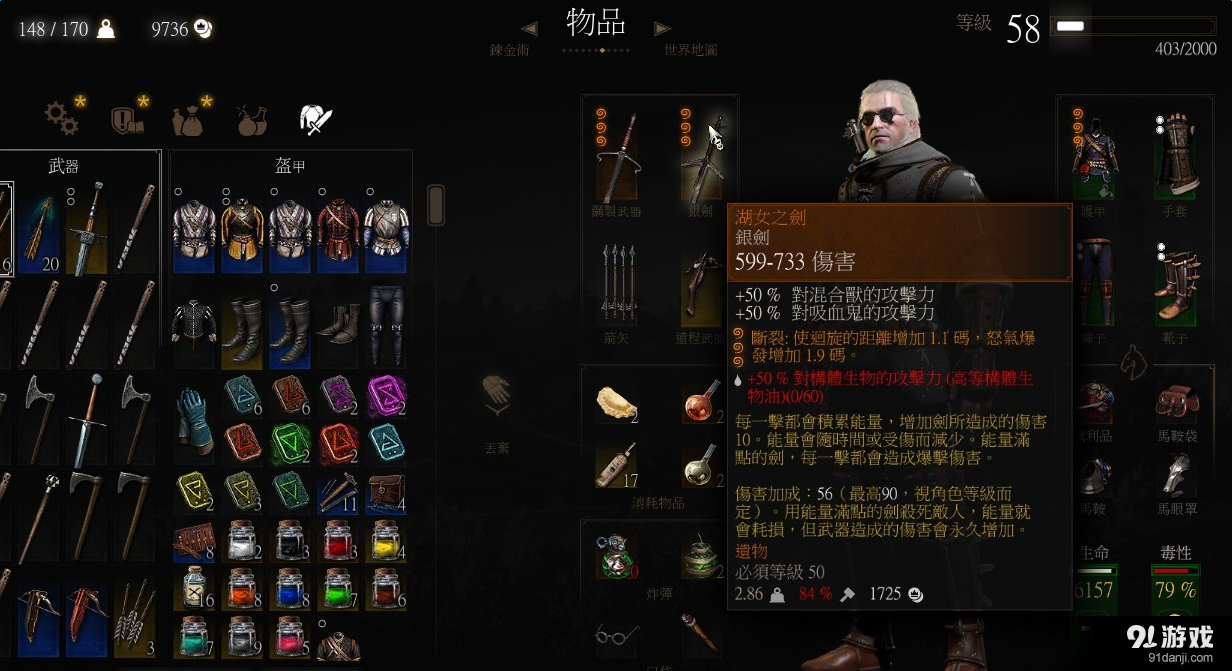Select the armor-and-sword equipment tab
This screenshot has height=671, width=1232.
315,120
